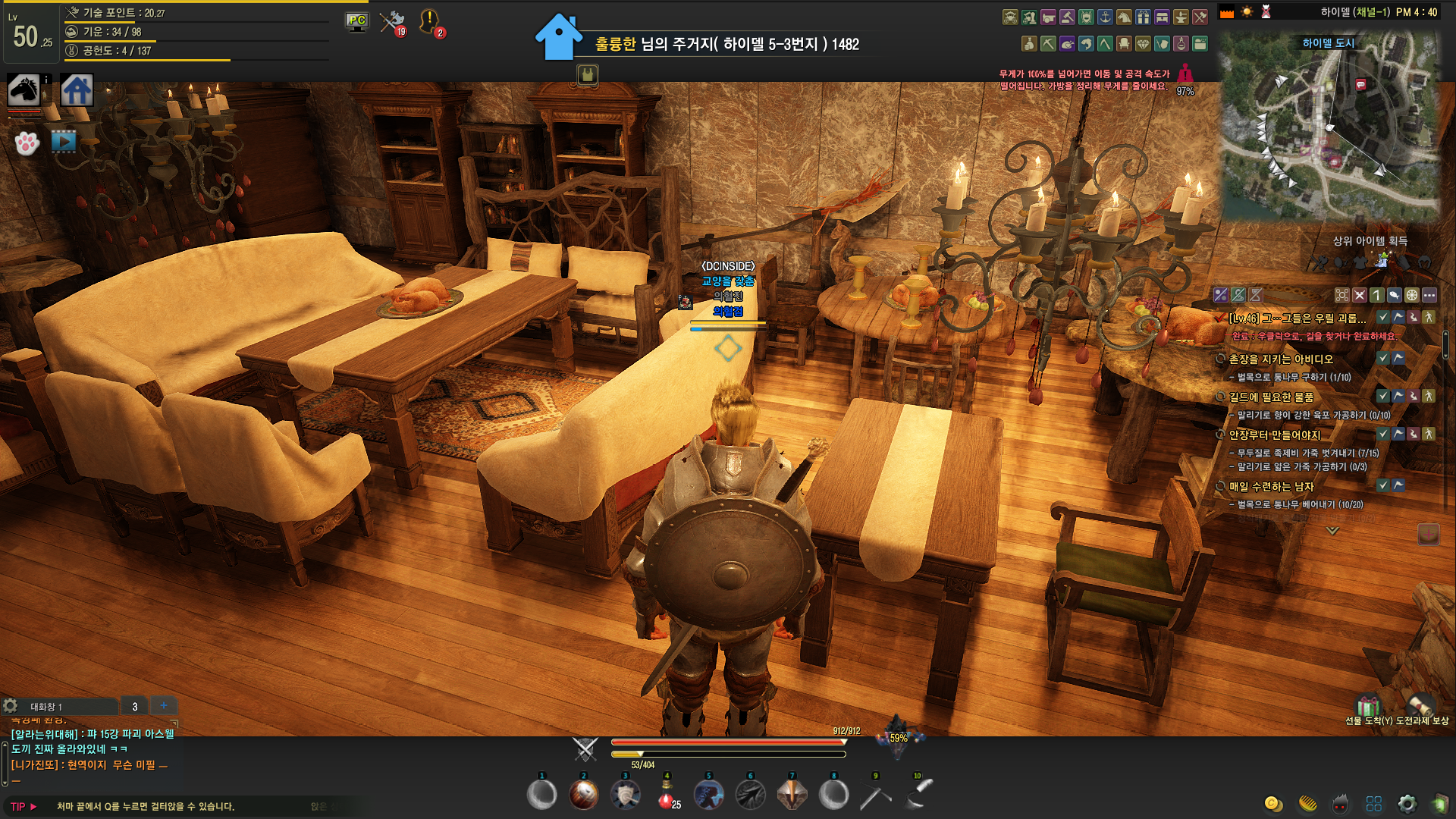Activate the helmet skill in quickslot 7

[792, 795]
